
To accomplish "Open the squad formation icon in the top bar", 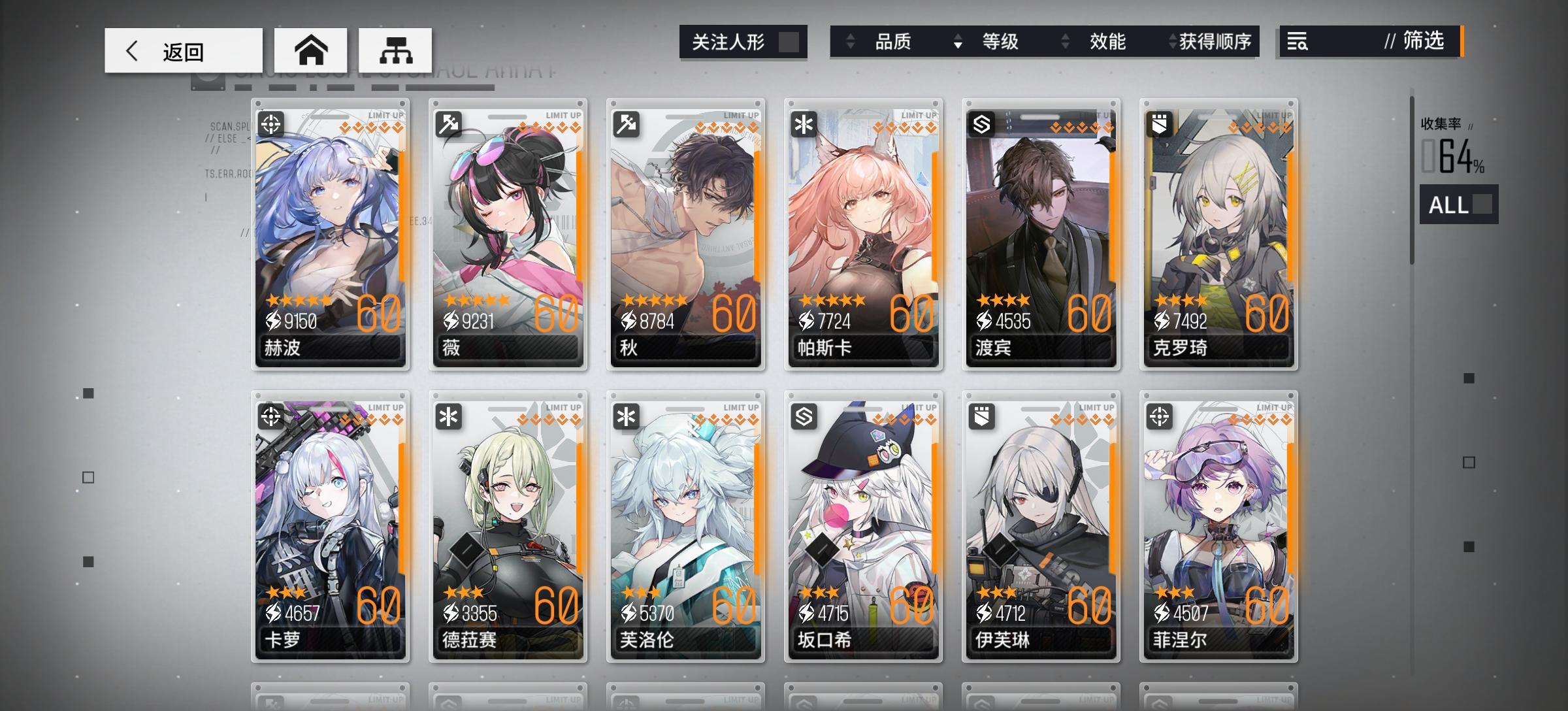I will 394,49.
